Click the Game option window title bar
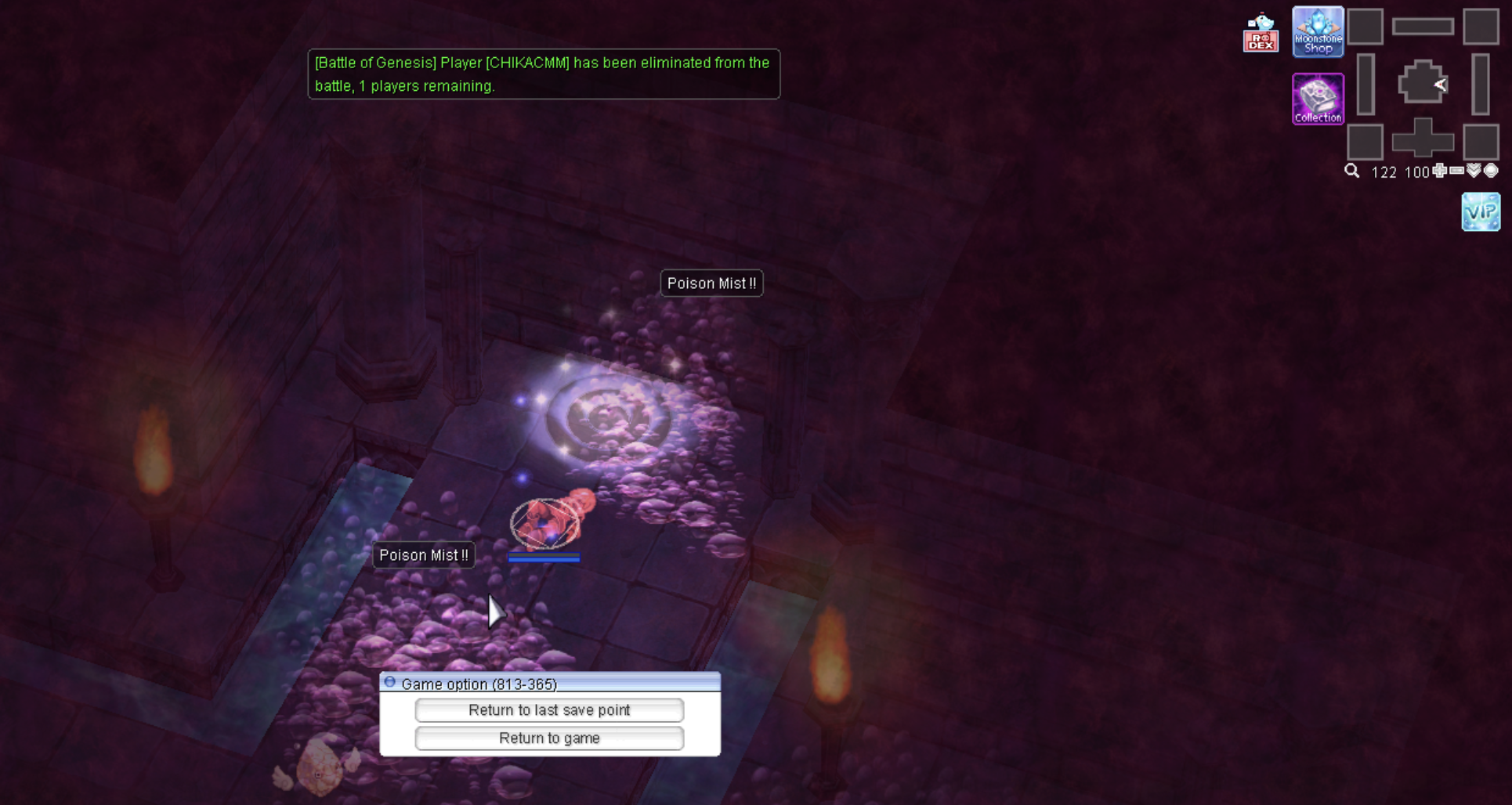 tap(549, 684)
